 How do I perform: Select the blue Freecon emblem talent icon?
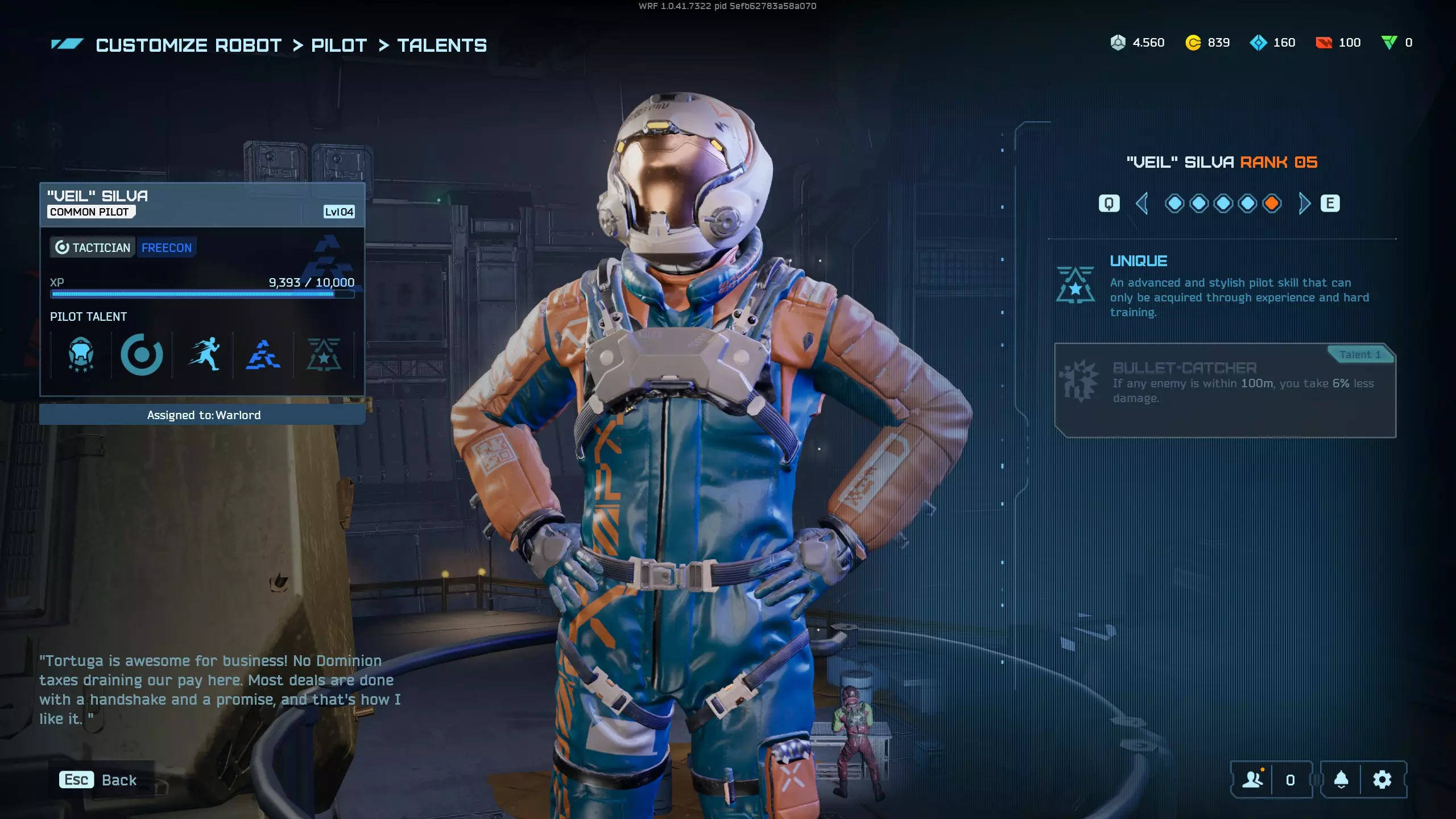point(263,355)
